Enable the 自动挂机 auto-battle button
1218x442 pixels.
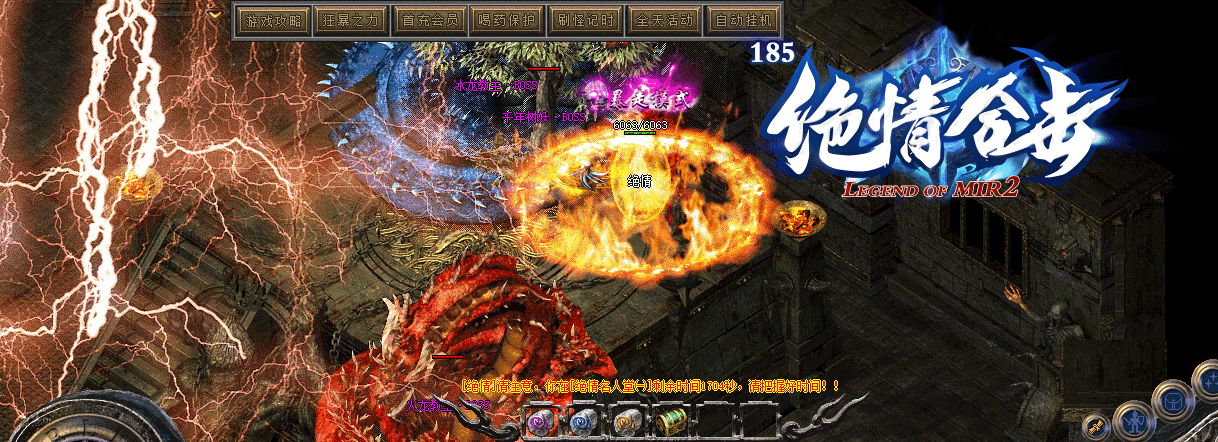[745, 19]
